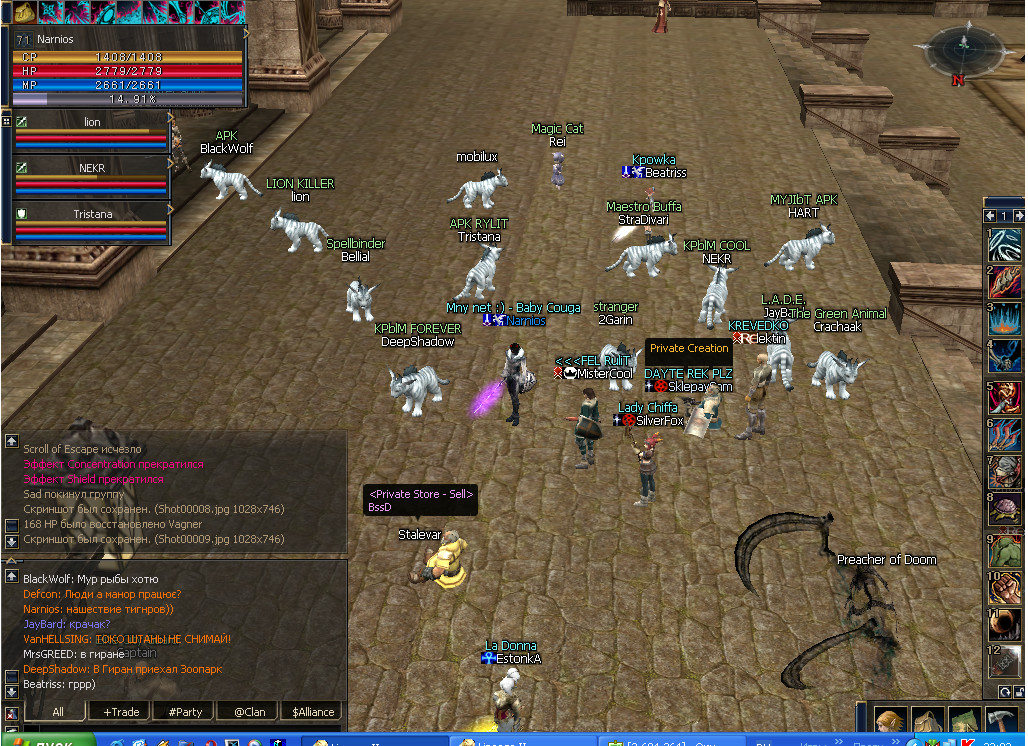This screenshot has height=746, width=1028.
Task: Open the inventory backpack icon
Action: (928, 722)
